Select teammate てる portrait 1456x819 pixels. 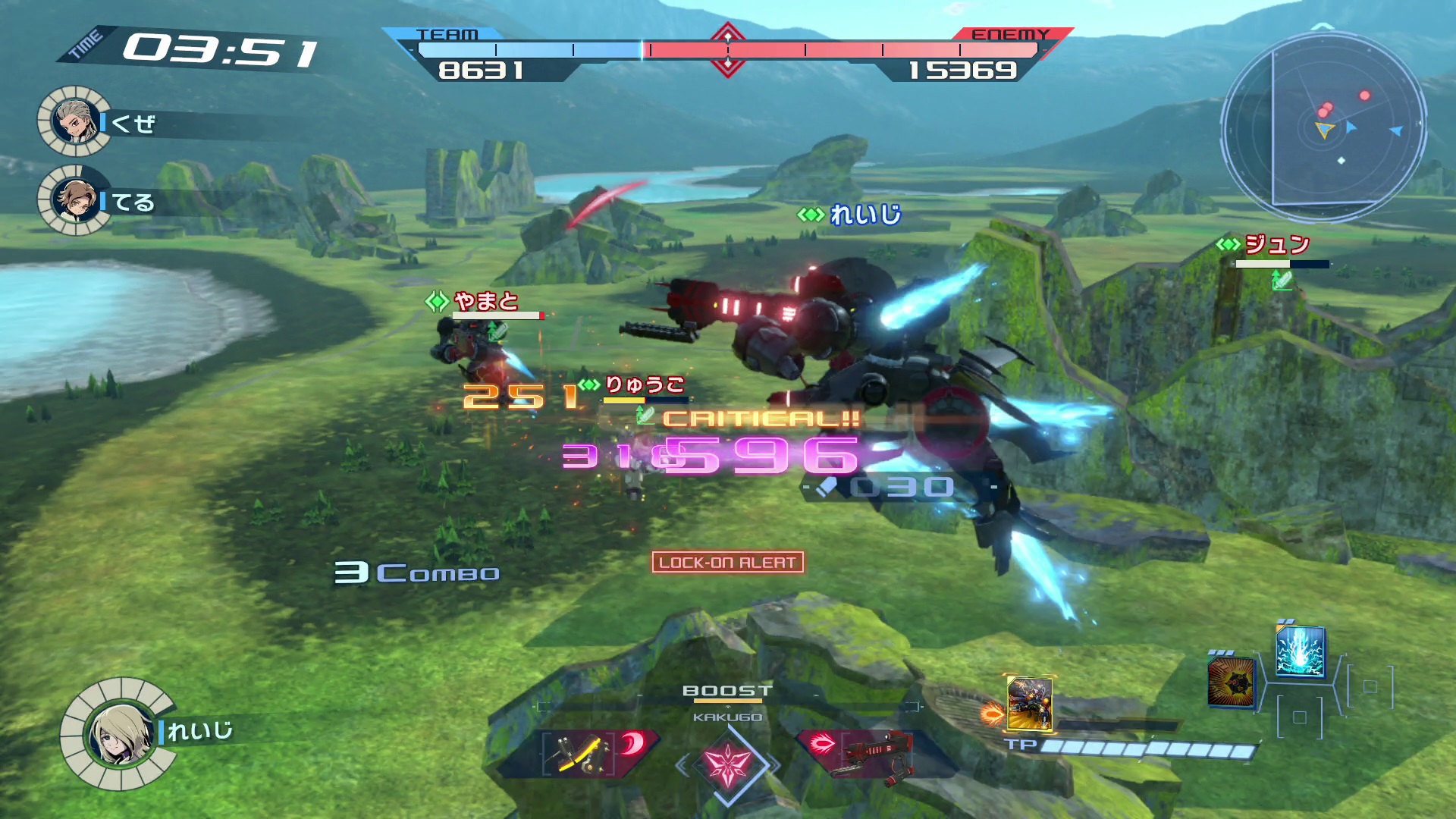point(74,200)
